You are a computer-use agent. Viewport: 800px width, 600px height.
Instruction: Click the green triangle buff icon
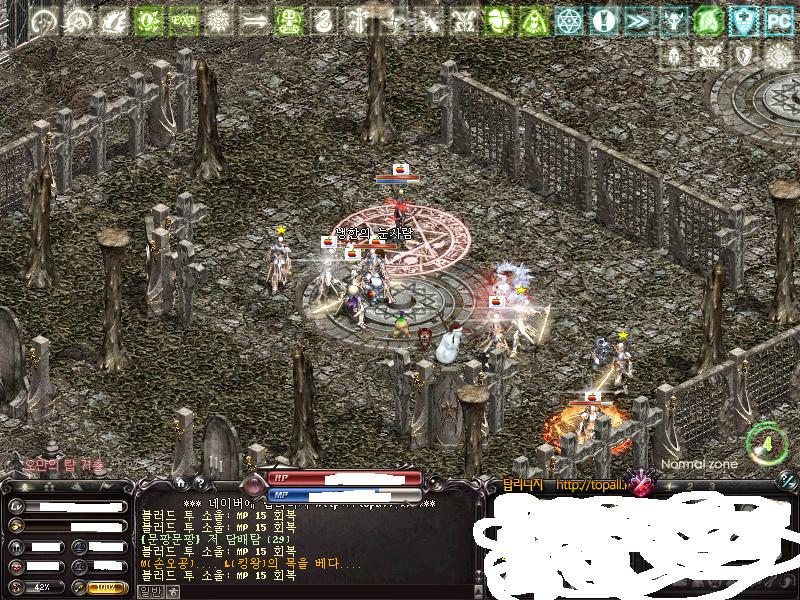(x=533, y=19)
